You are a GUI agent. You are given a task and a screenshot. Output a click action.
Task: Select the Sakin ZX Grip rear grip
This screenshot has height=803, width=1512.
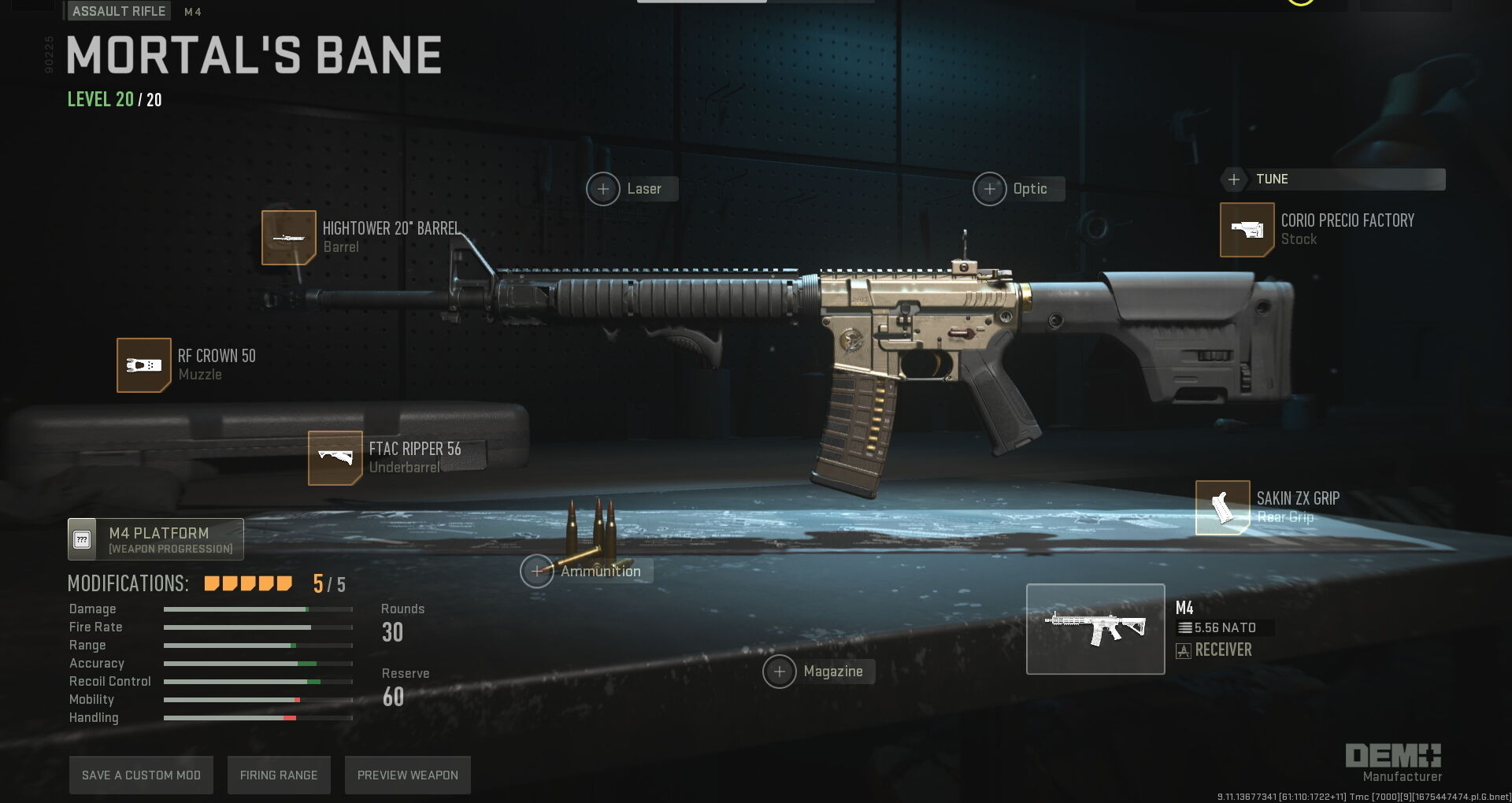click(1222, 508)
